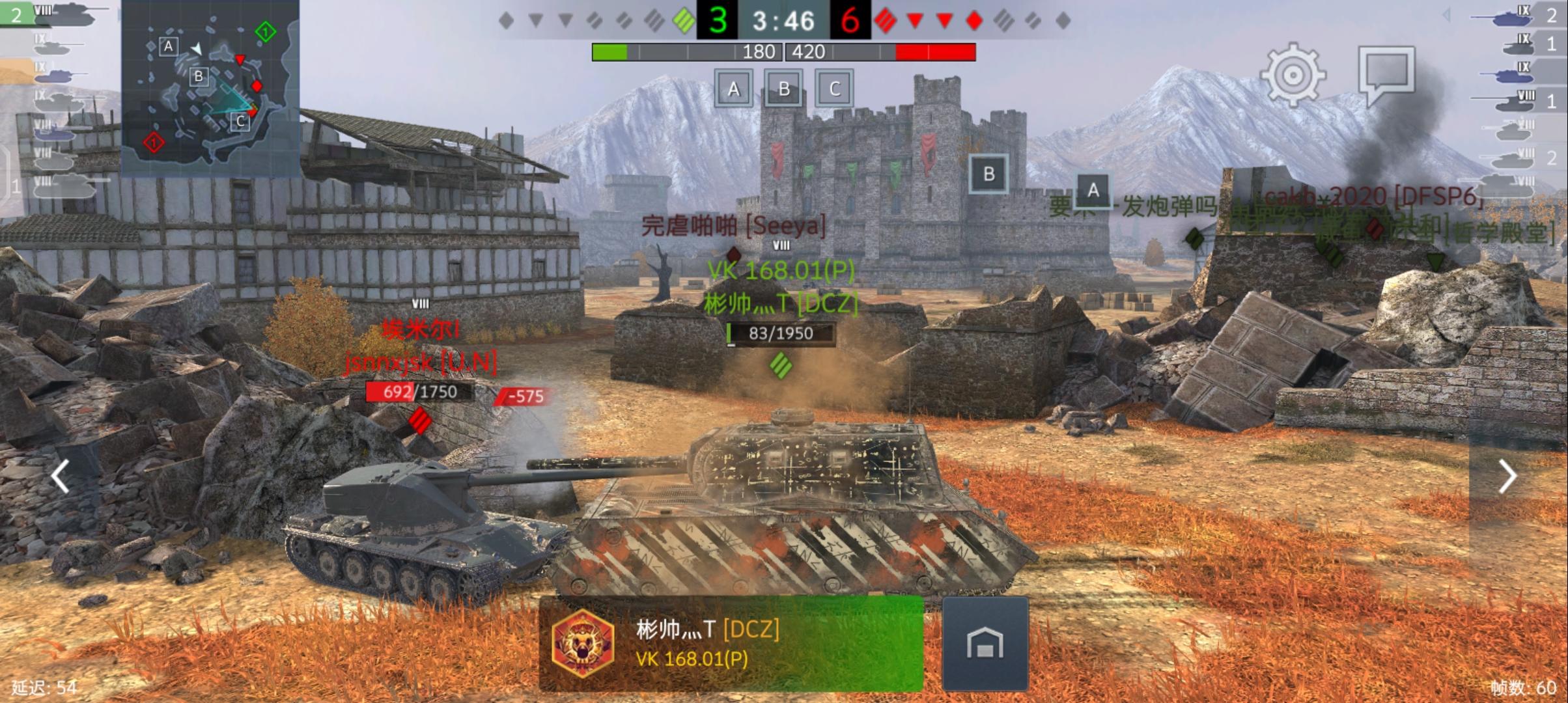Click the battle timer showing 3:46

pyautogui.click(x=784, y=21)
